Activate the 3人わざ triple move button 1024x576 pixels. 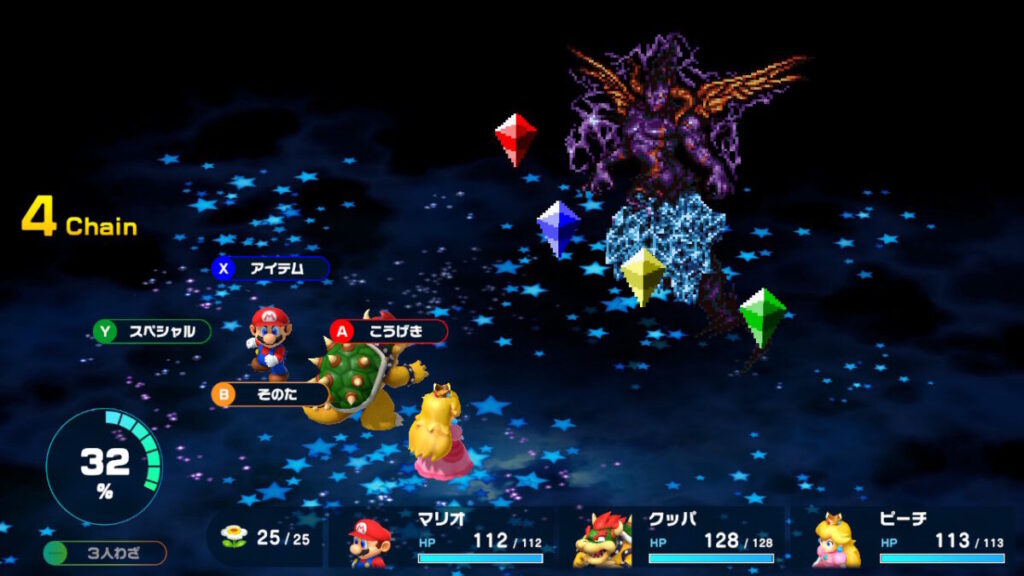104,553
